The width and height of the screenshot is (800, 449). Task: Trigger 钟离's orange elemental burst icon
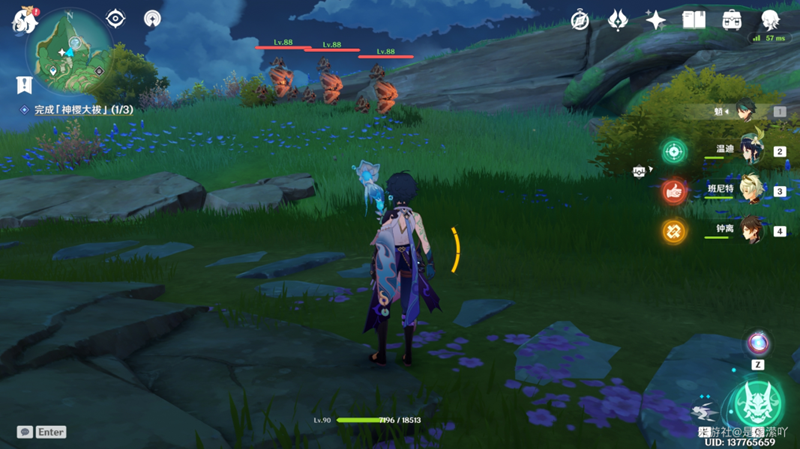tap(674, 231)
